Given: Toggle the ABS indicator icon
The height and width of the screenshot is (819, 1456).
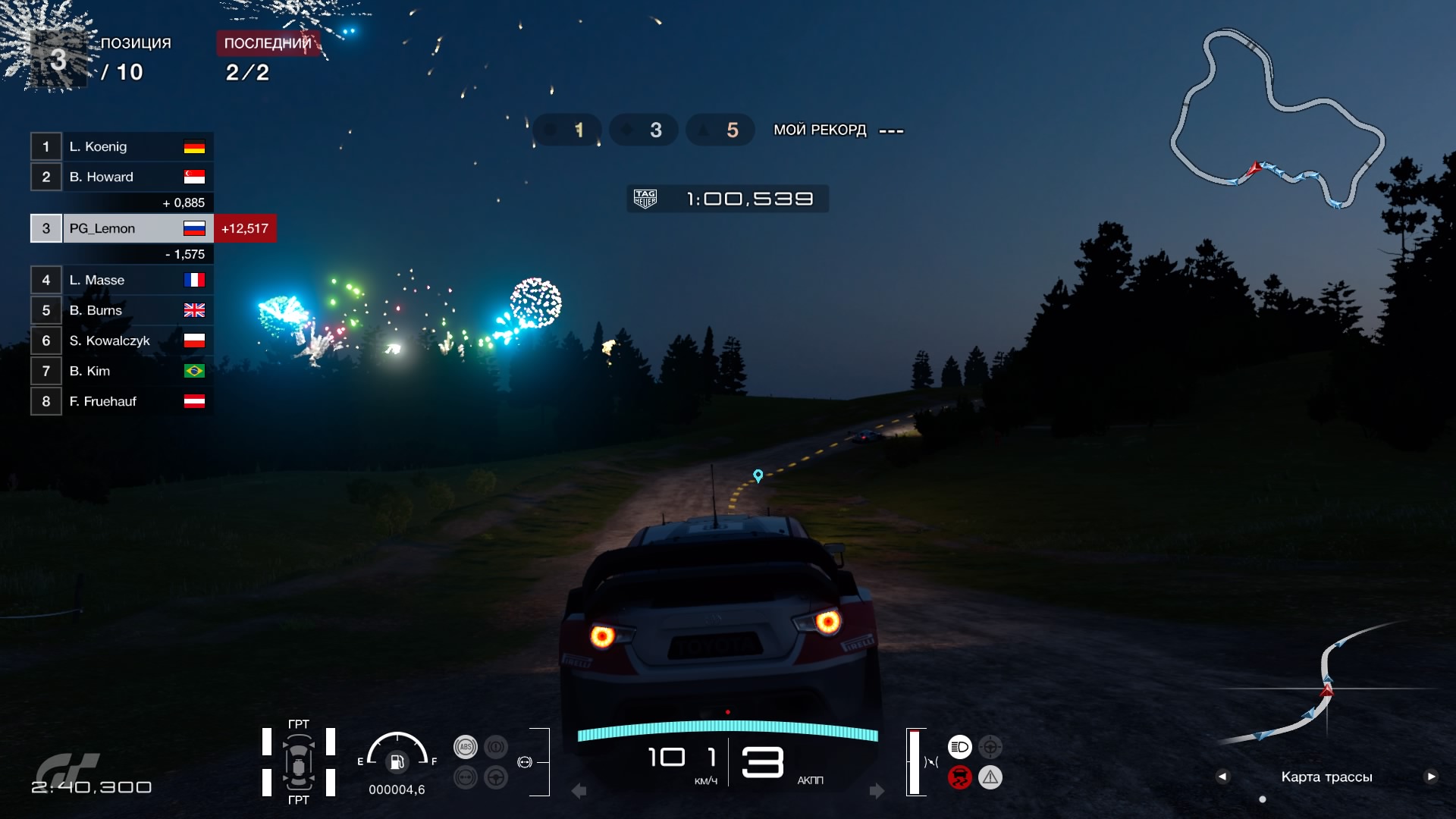Looking at the screenshot, I should (466, 747).
